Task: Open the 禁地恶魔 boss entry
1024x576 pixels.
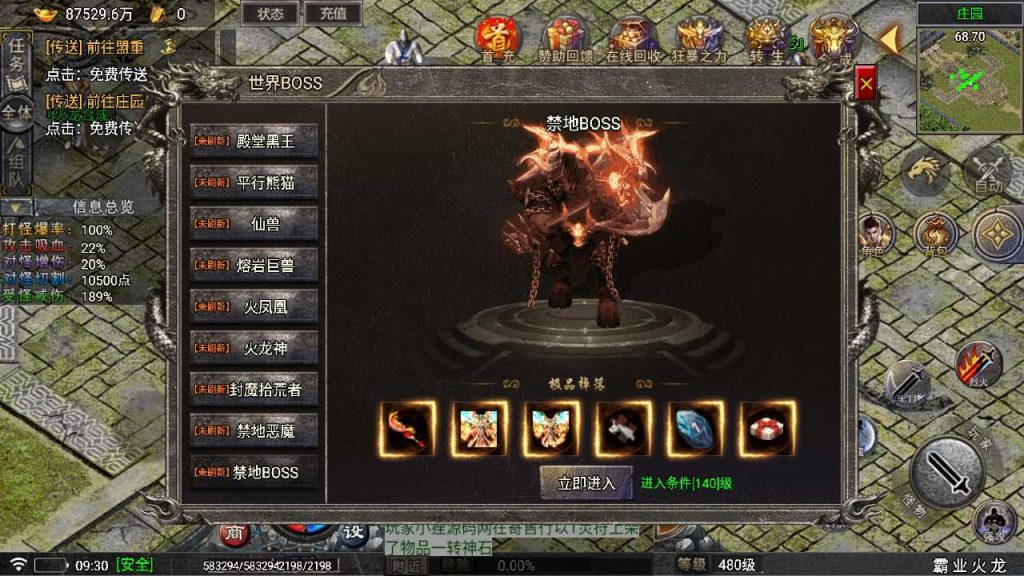Action: [x=254, y=431]
